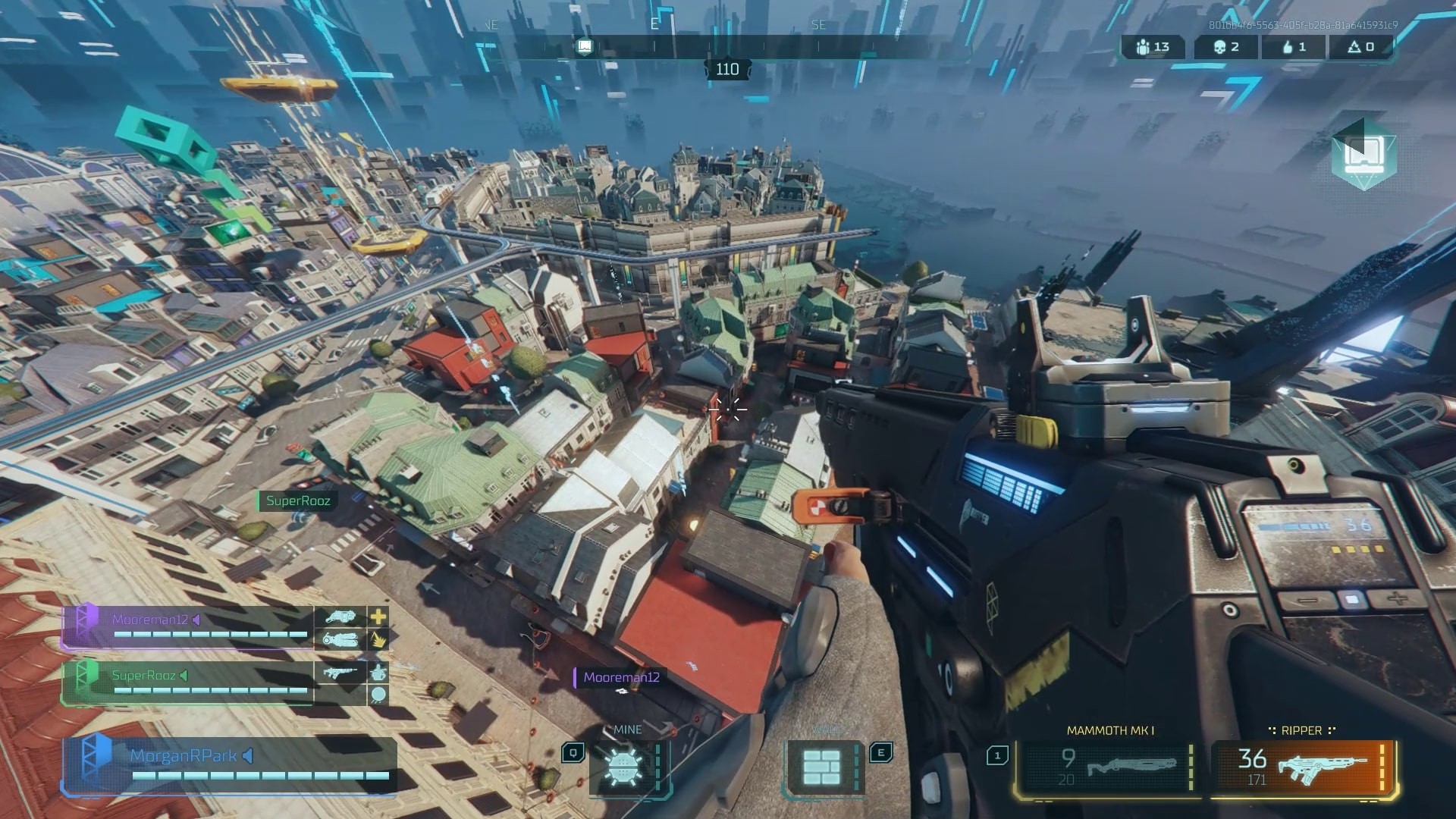Screen dimensions: 1456x819
Task: Select Mooreman12's squad status panel
Action: tap(188, 628)
